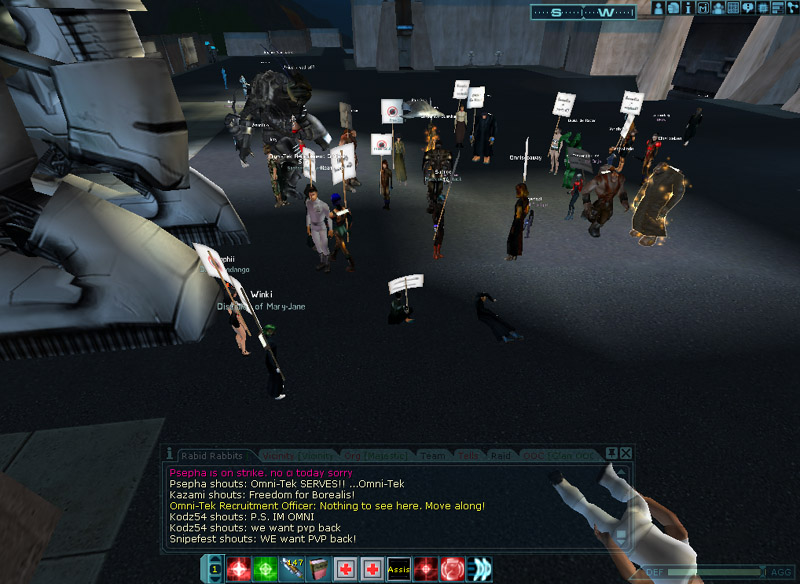Screen dimensions: 800x584
Task: Activate the triple arrow hotbar ability
Action: [480, 569]
